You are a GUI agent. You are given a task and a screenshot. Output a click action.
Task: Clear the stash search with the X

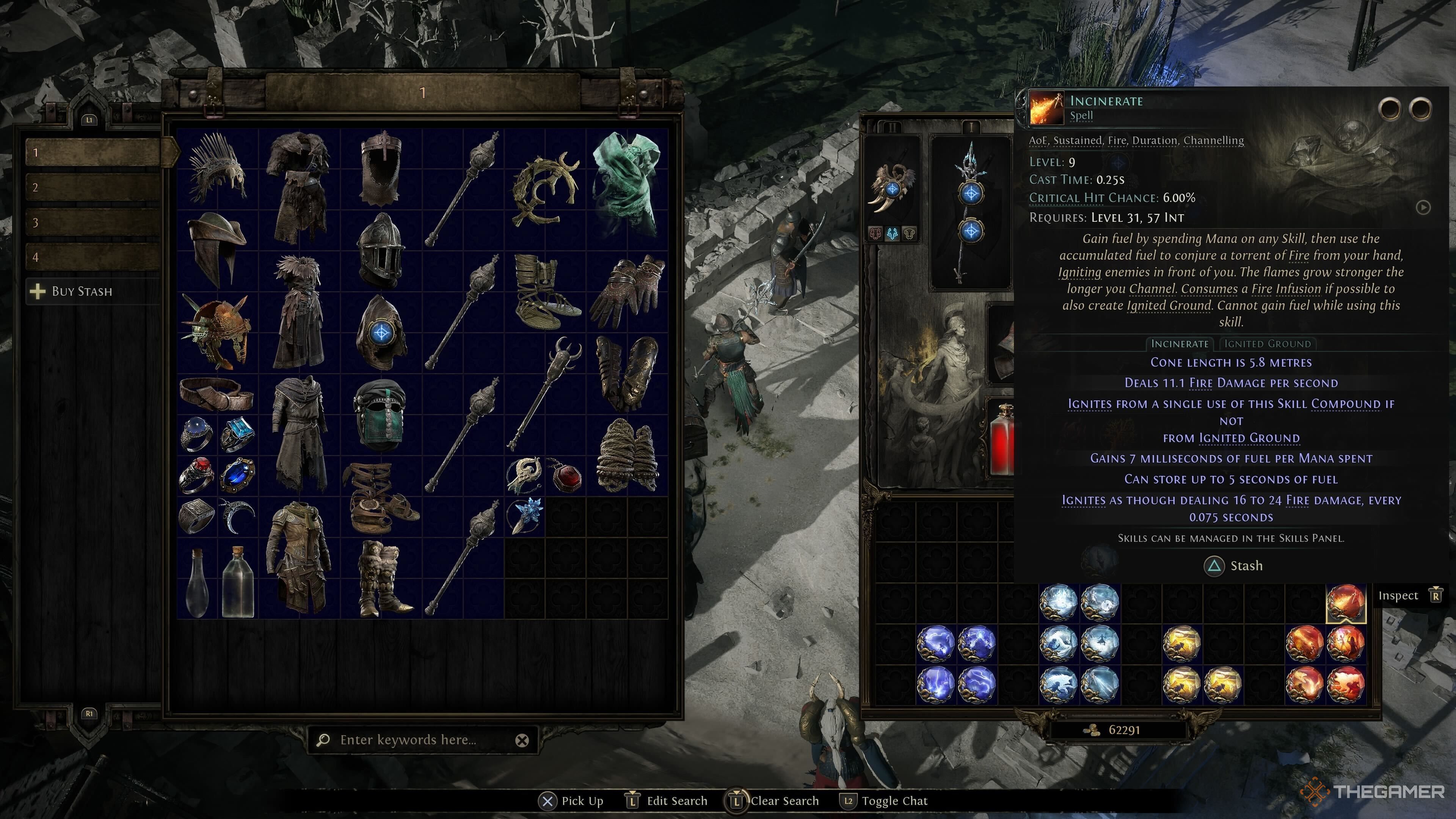tap(522, 741)
